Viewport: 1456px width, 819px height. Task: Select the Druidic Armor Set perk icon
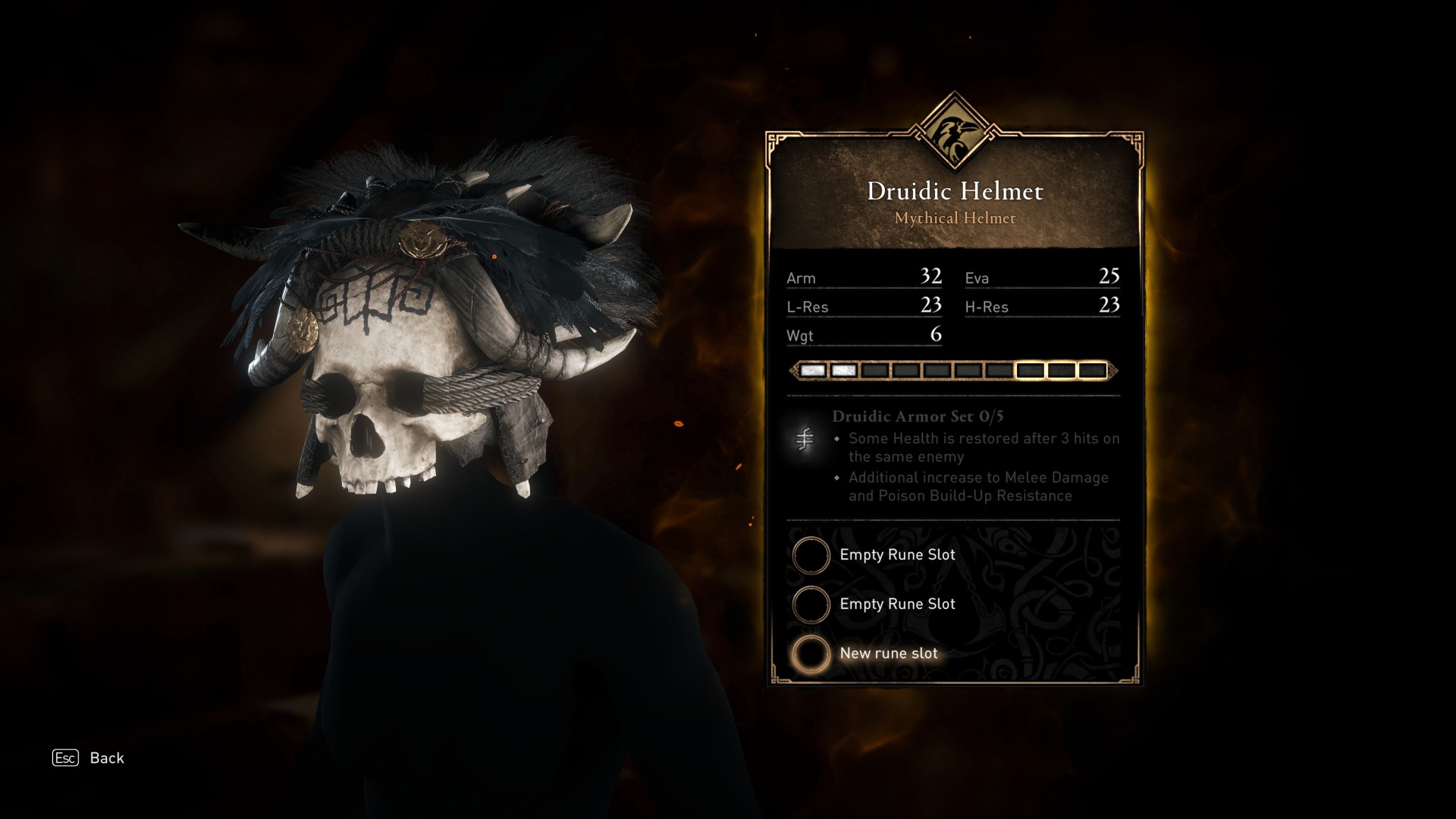coord(805,439)
